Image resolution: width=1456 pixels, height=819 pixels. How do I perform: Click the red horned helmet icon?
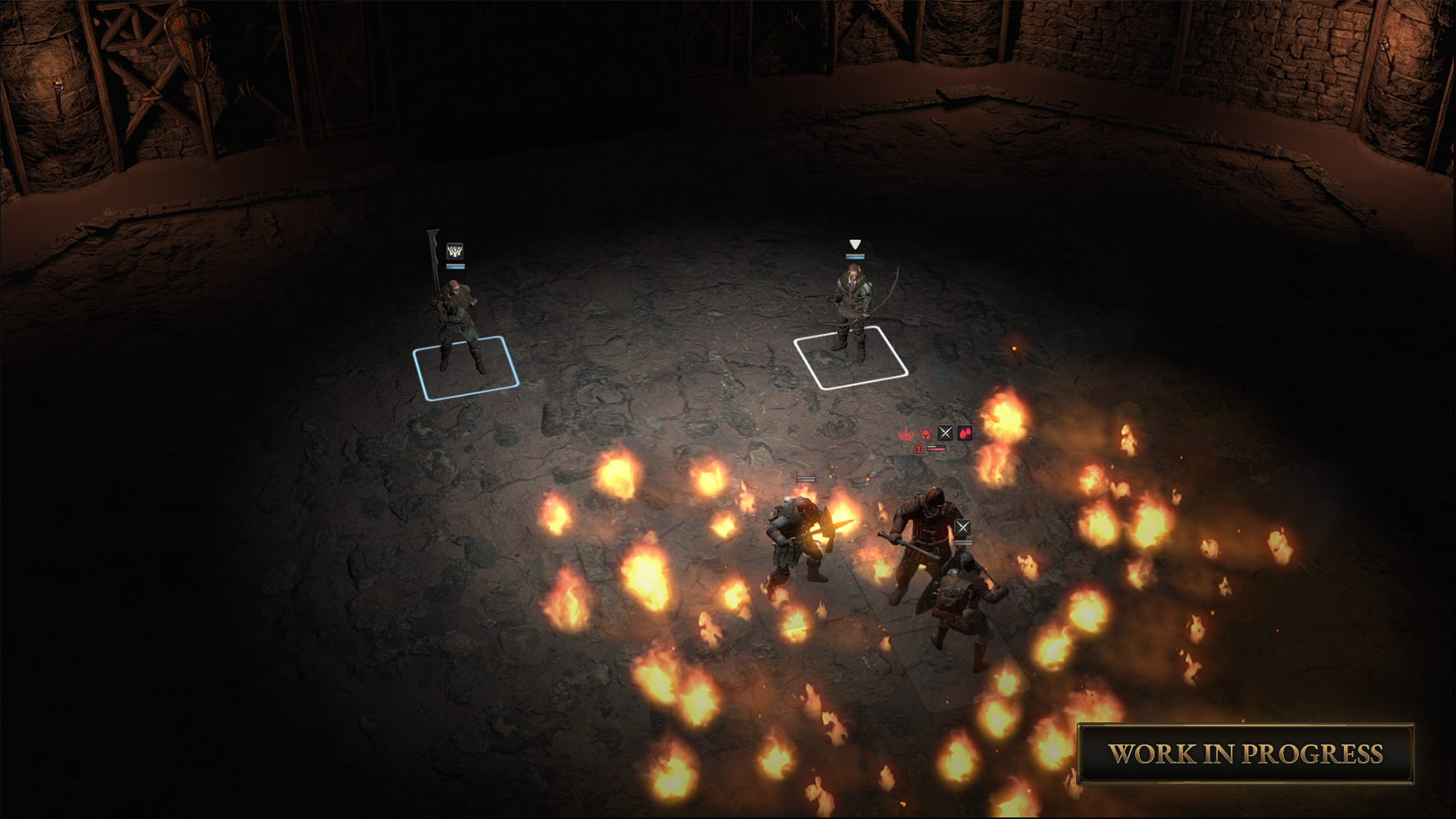pos(925,433)
